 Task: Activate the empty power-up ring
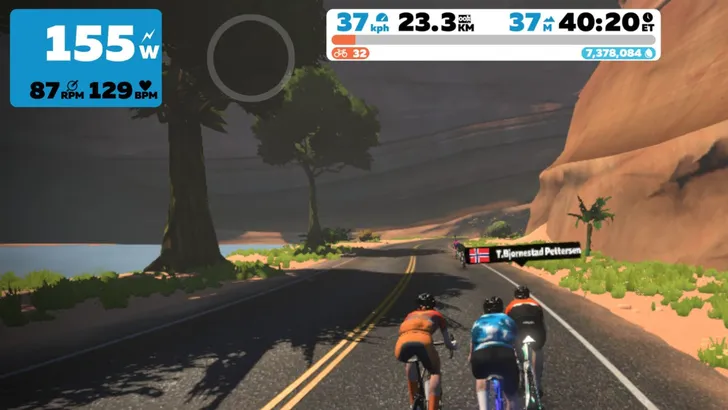pyautogui.click(x=251, y=58)
